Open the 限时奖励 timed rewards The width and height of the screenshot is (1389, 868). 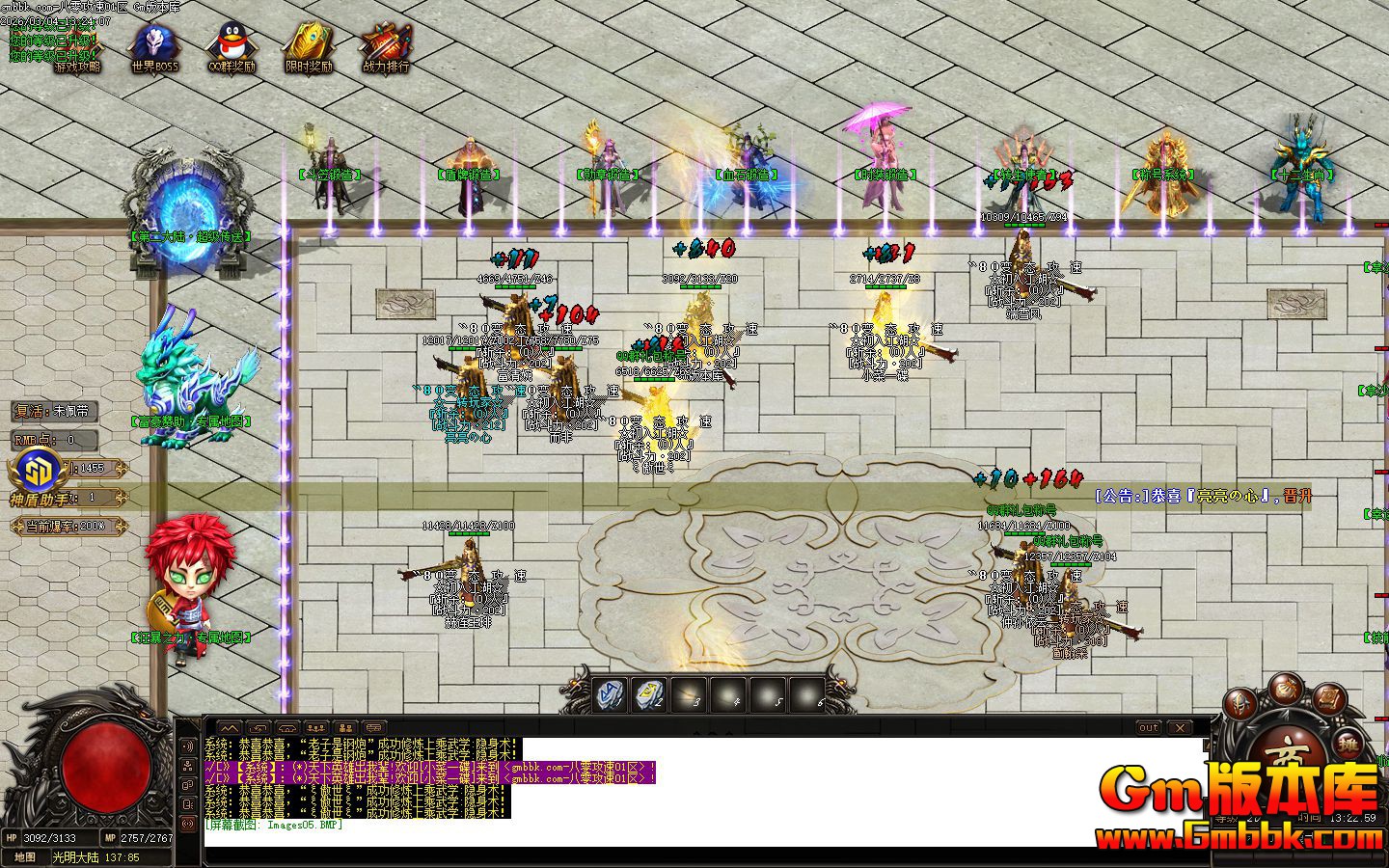[x=309, y=48]
